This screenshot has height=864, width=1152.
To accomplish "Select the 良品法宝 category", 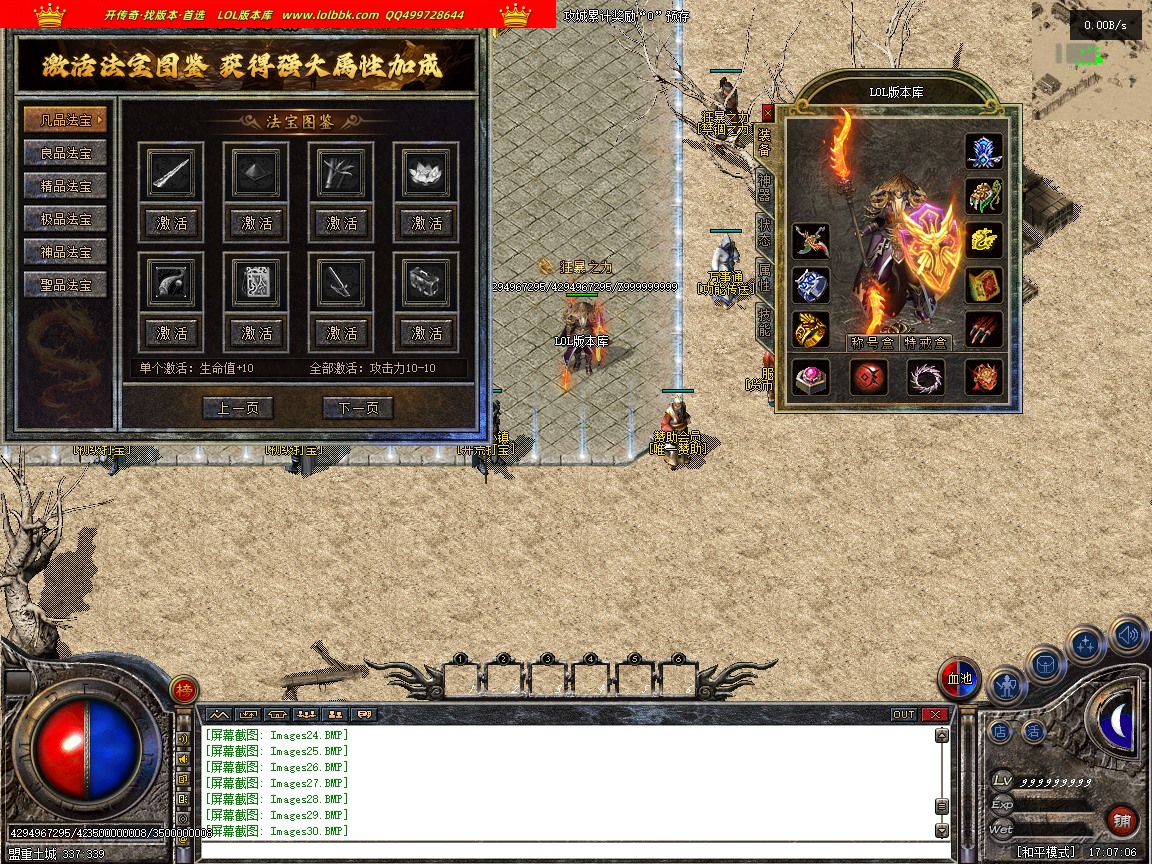I will (65, 153).
